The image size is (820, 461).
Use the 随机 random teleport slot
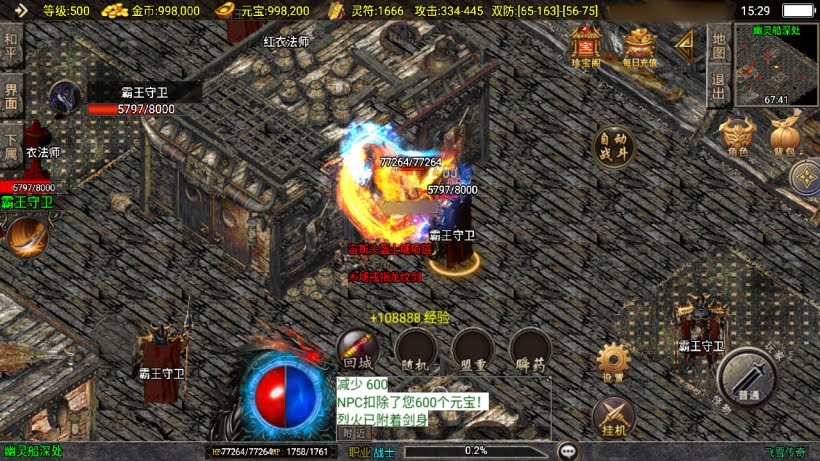(414, 349)
